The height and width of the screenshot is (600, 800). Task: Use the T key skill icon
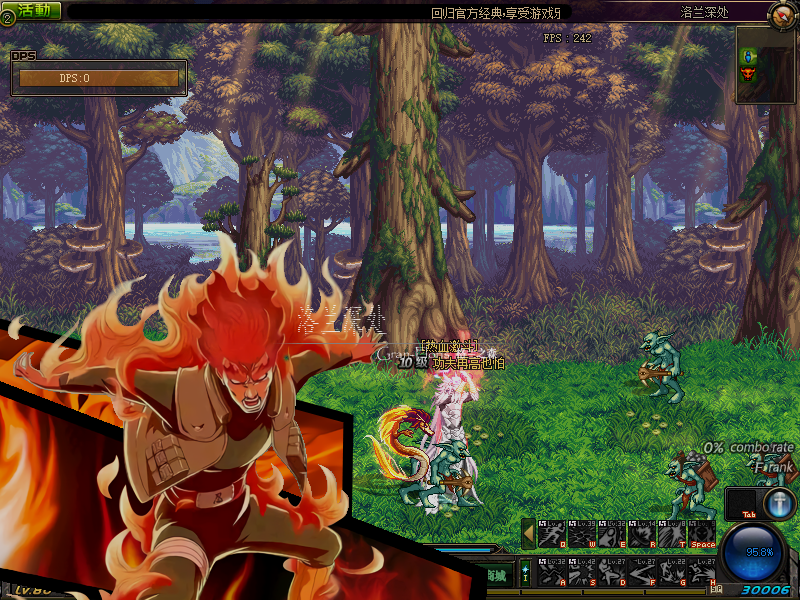tap(672, 535)
